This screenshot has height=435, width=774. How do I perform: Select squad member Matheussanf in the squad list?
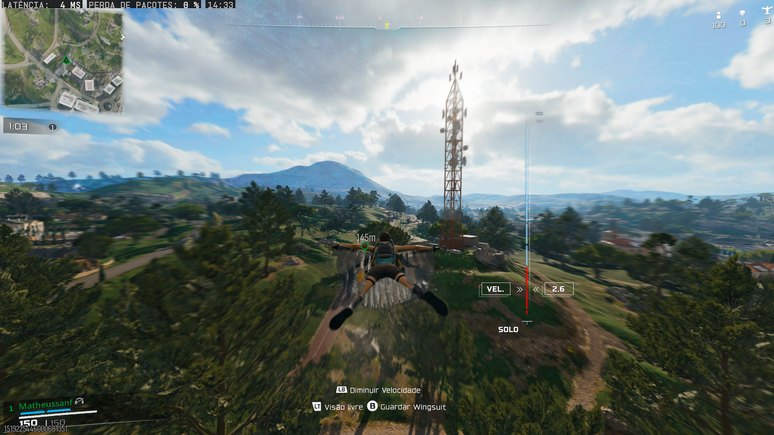coord(46,404)
